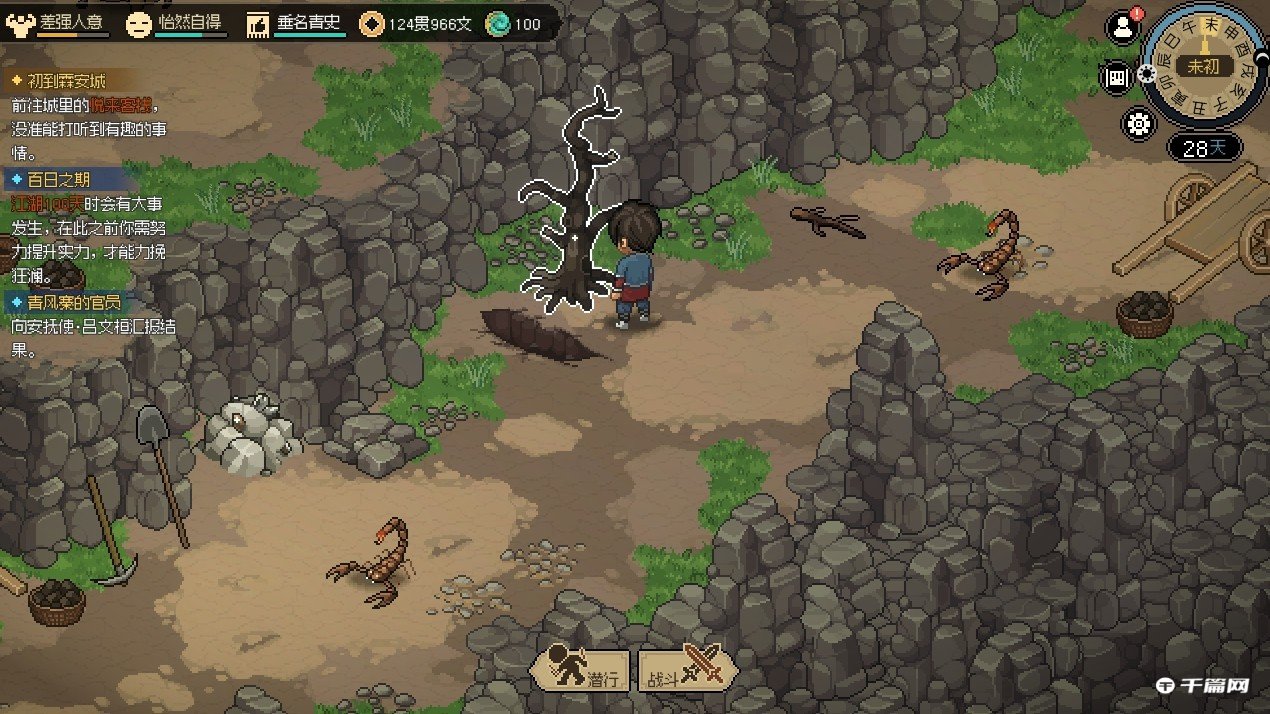Open the character profile icon with alert
The width and height of the screenshot is (1270, 714).
point(1123,29)
